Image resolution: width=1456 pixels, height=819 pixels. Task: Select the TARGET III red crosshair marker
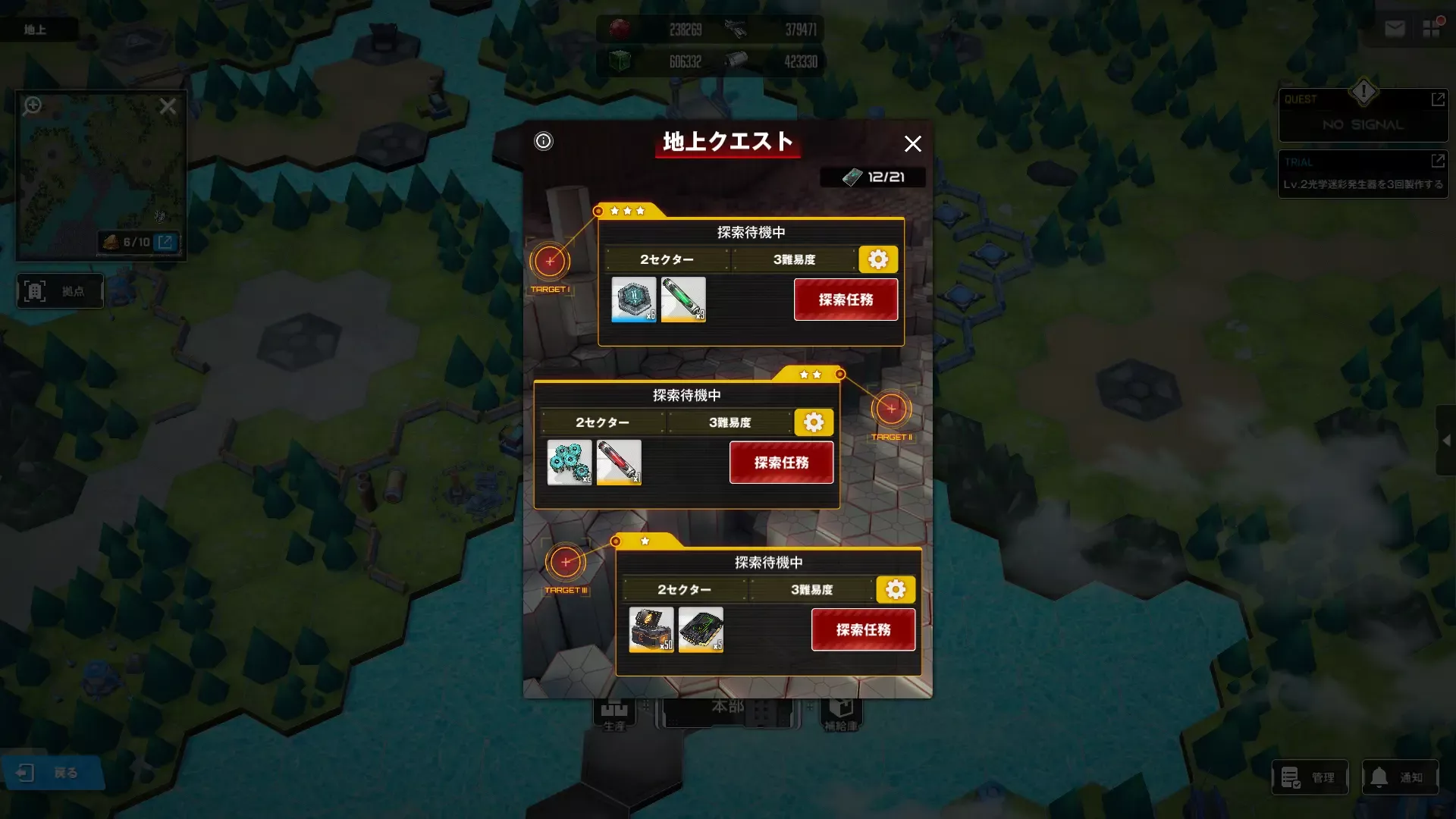(x=564, y=562)
